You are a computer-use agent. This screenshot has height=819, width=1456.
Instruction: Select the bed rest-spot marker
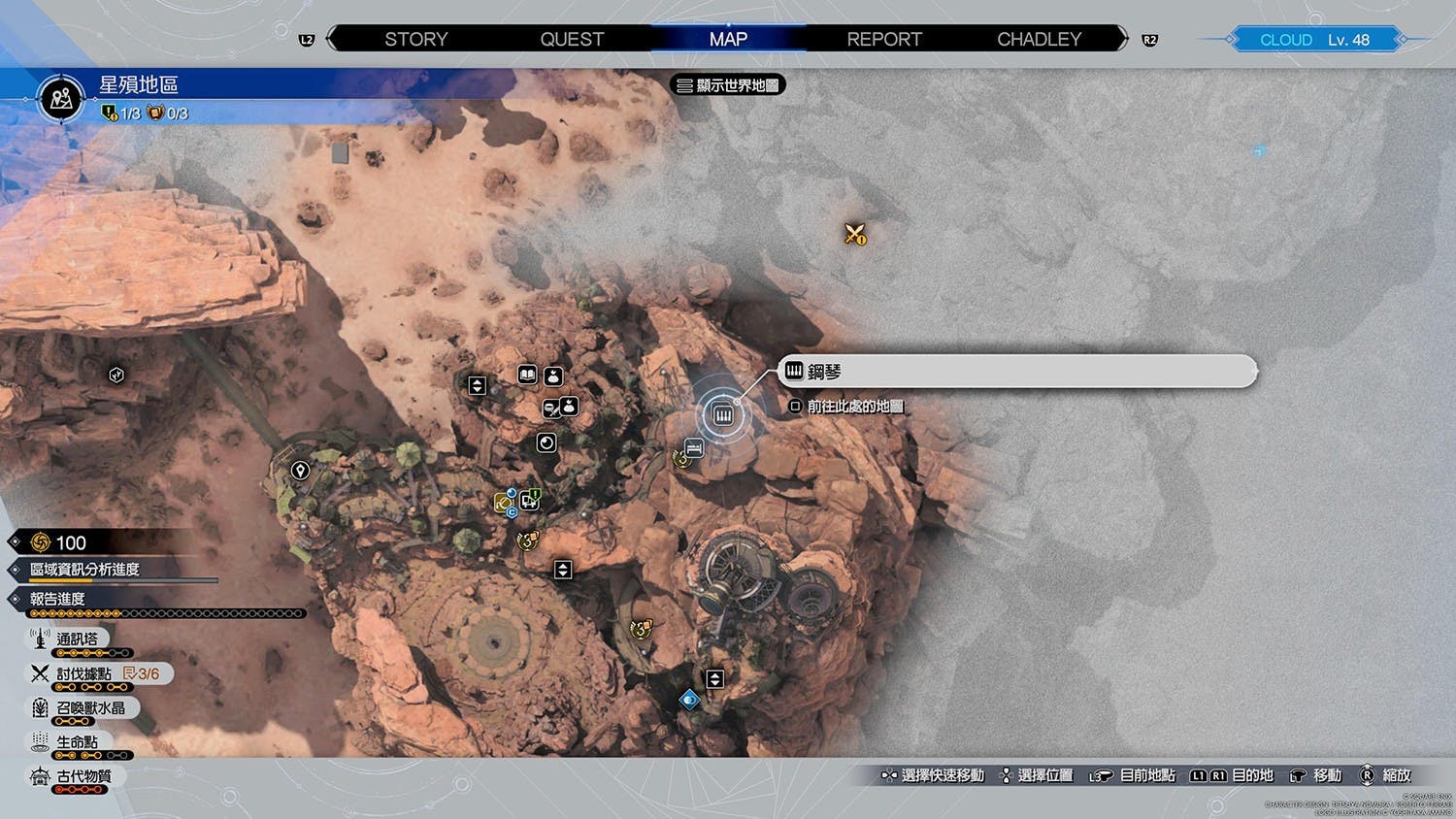click(x=694, y=448)
